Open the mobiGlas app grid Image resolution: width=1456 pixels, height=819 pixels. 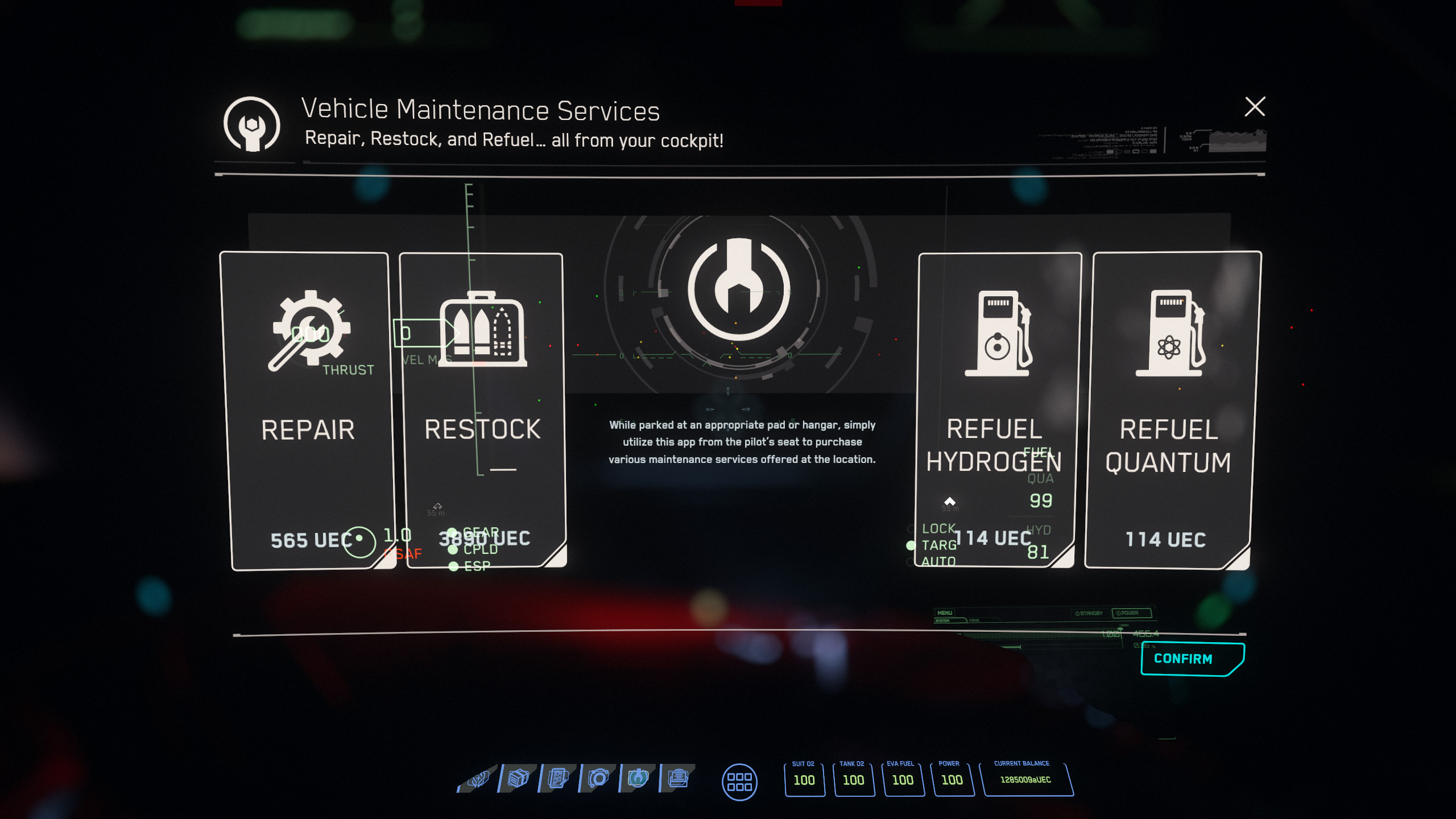(739, 781)
